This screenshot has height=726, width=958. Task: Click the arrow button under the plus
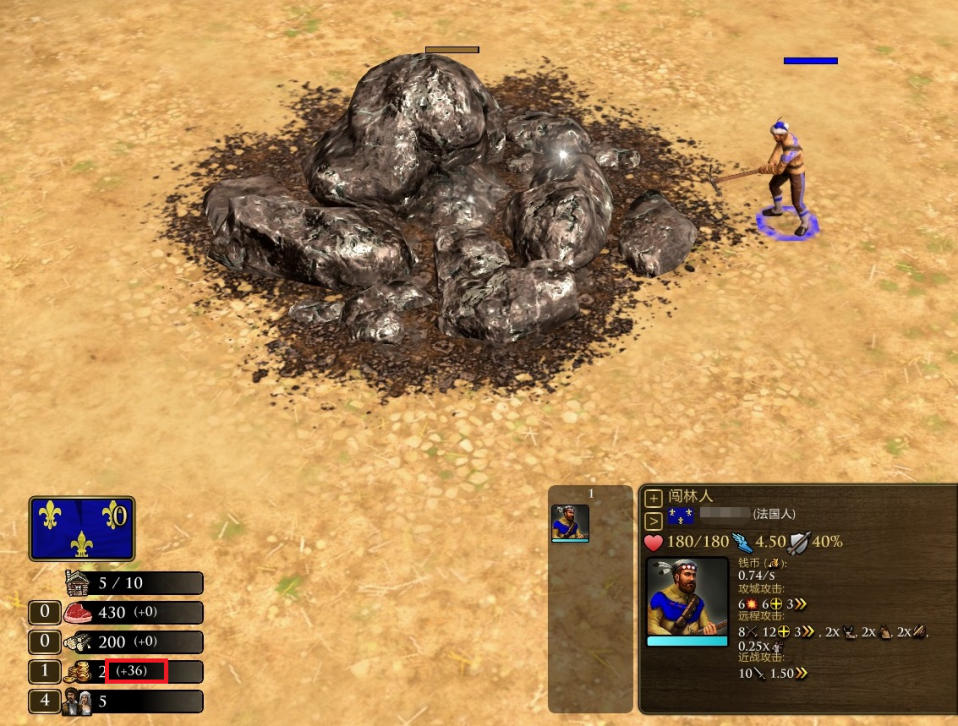(x=653, y=520)
